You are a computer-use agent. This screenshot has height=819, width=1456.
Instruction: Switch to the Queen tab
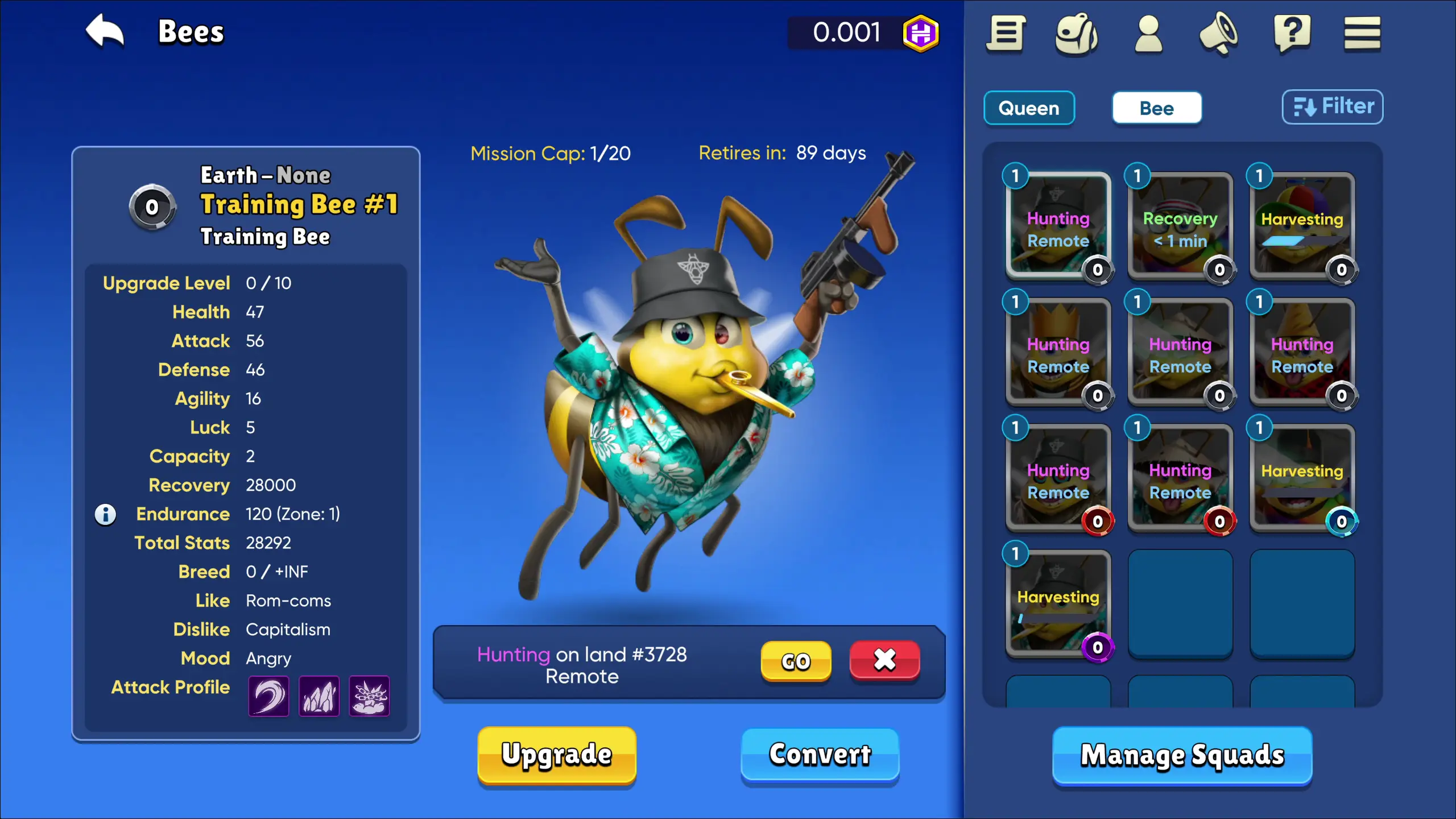(1029, 108)
